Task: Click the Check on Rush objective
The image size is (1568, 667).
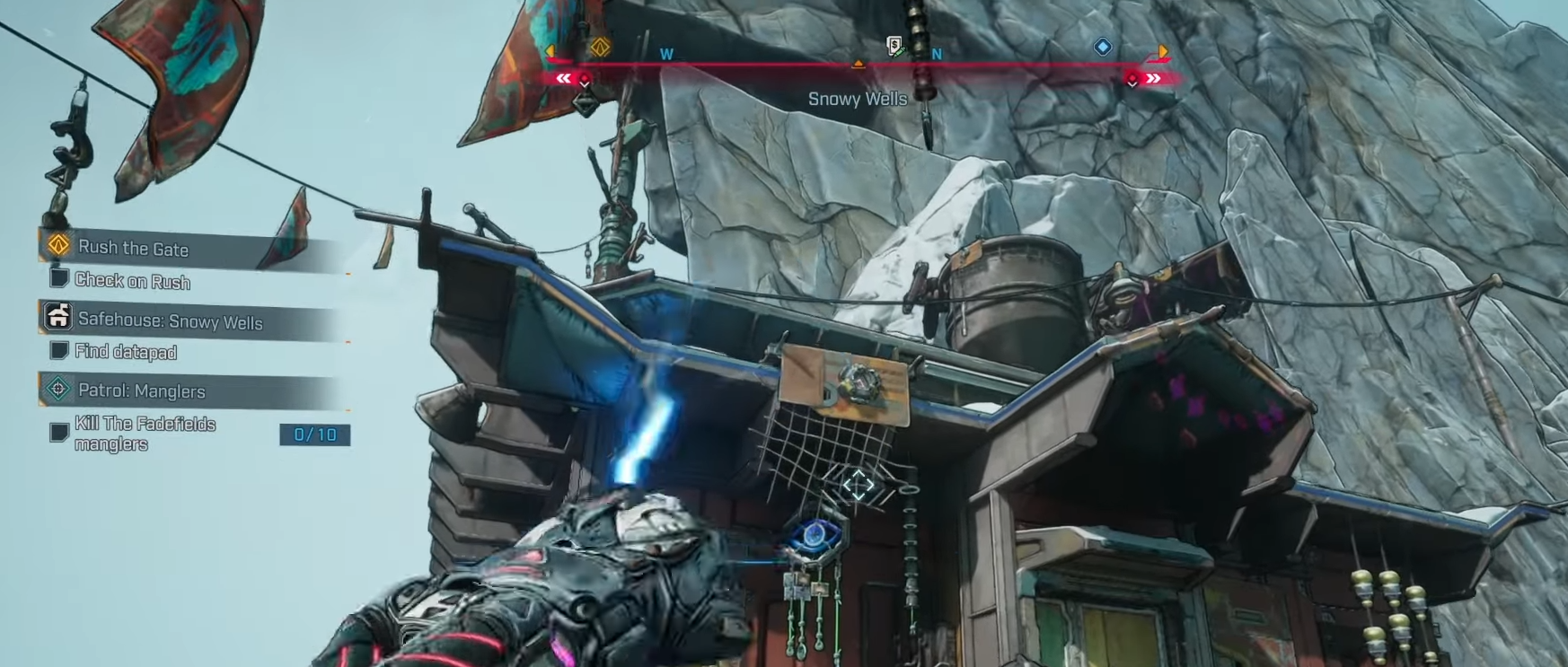Action: (x=132, y=281)
